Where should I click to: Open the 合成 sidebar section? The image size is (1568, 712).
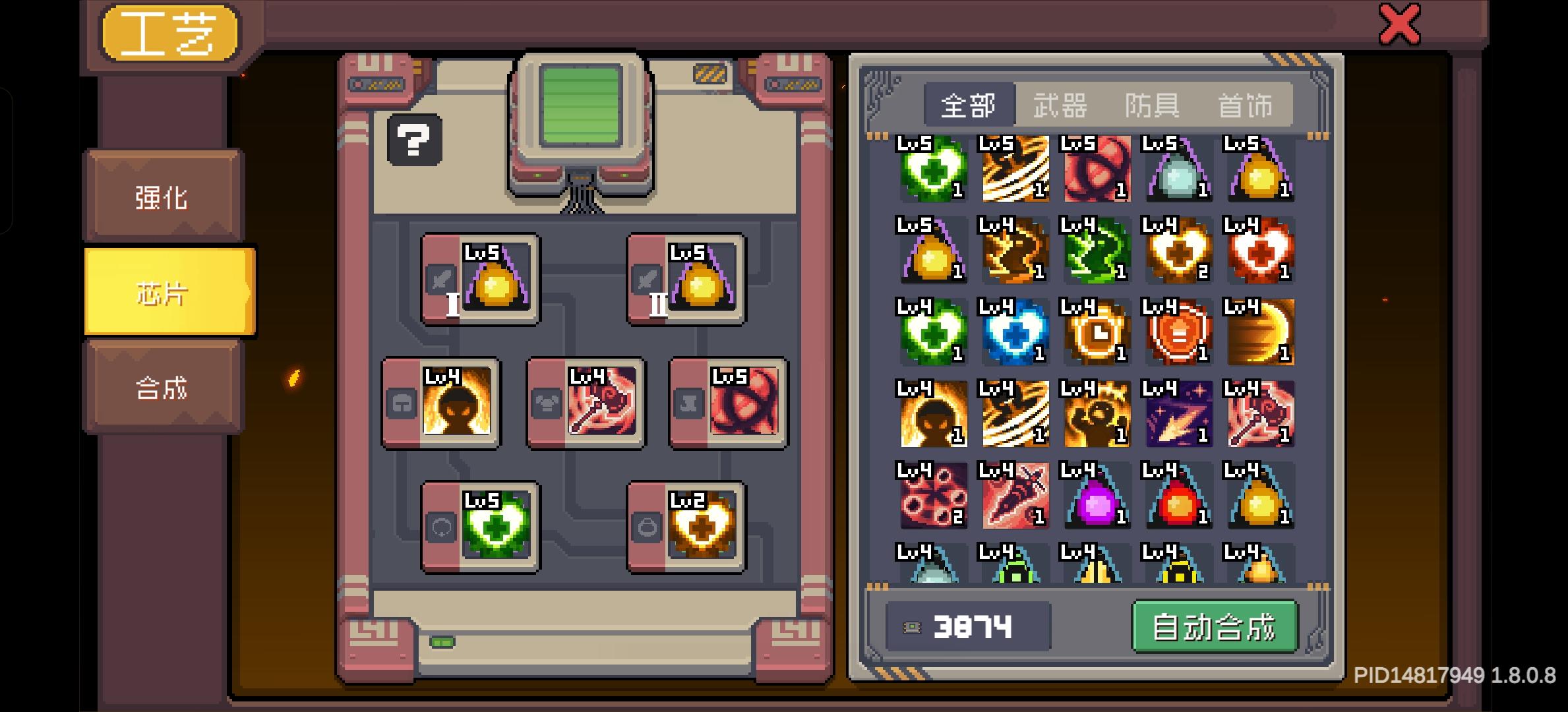pyautogui.click(x=160, y=389)
